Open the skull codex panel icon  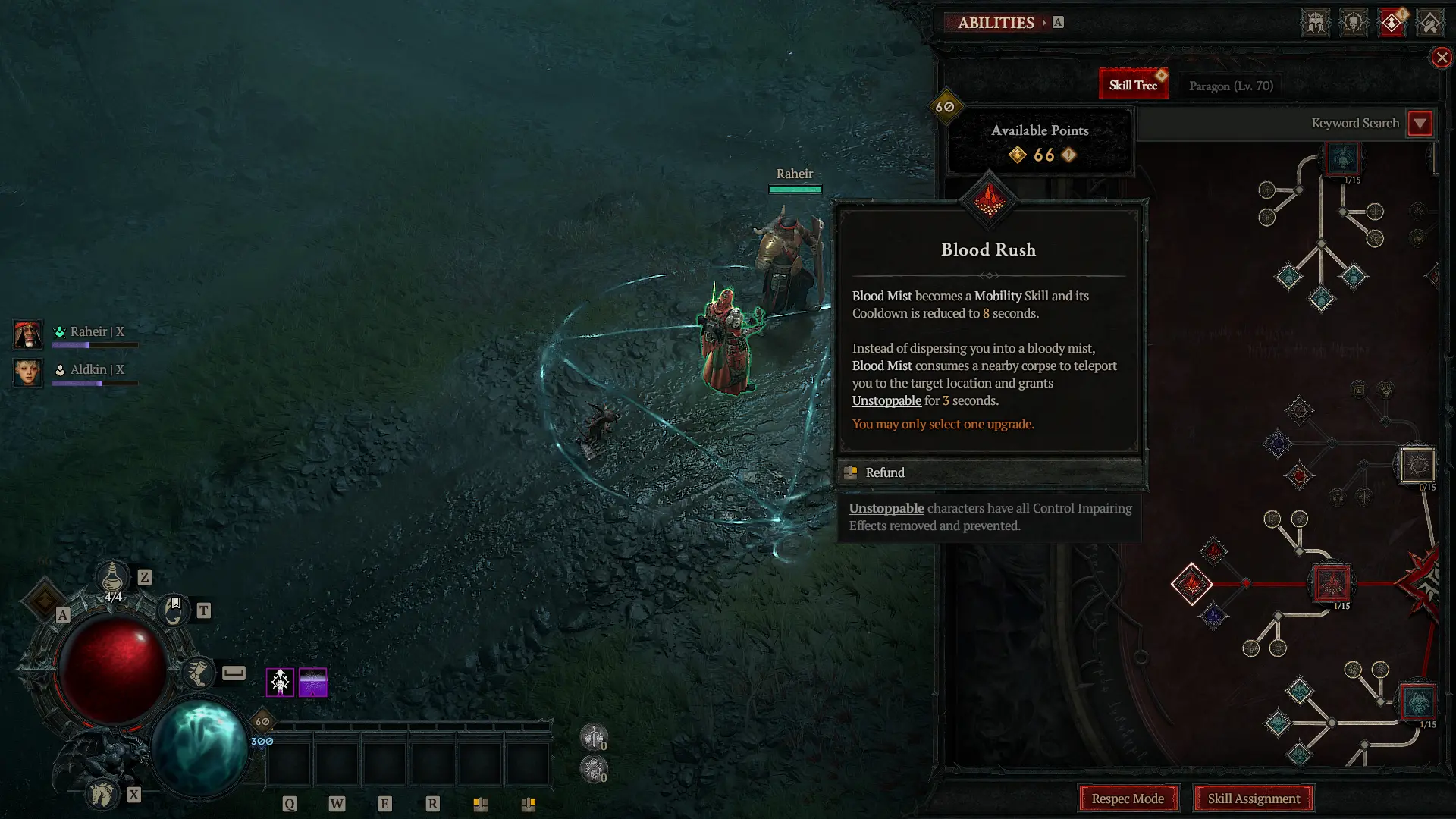(x=1356, y=21)
